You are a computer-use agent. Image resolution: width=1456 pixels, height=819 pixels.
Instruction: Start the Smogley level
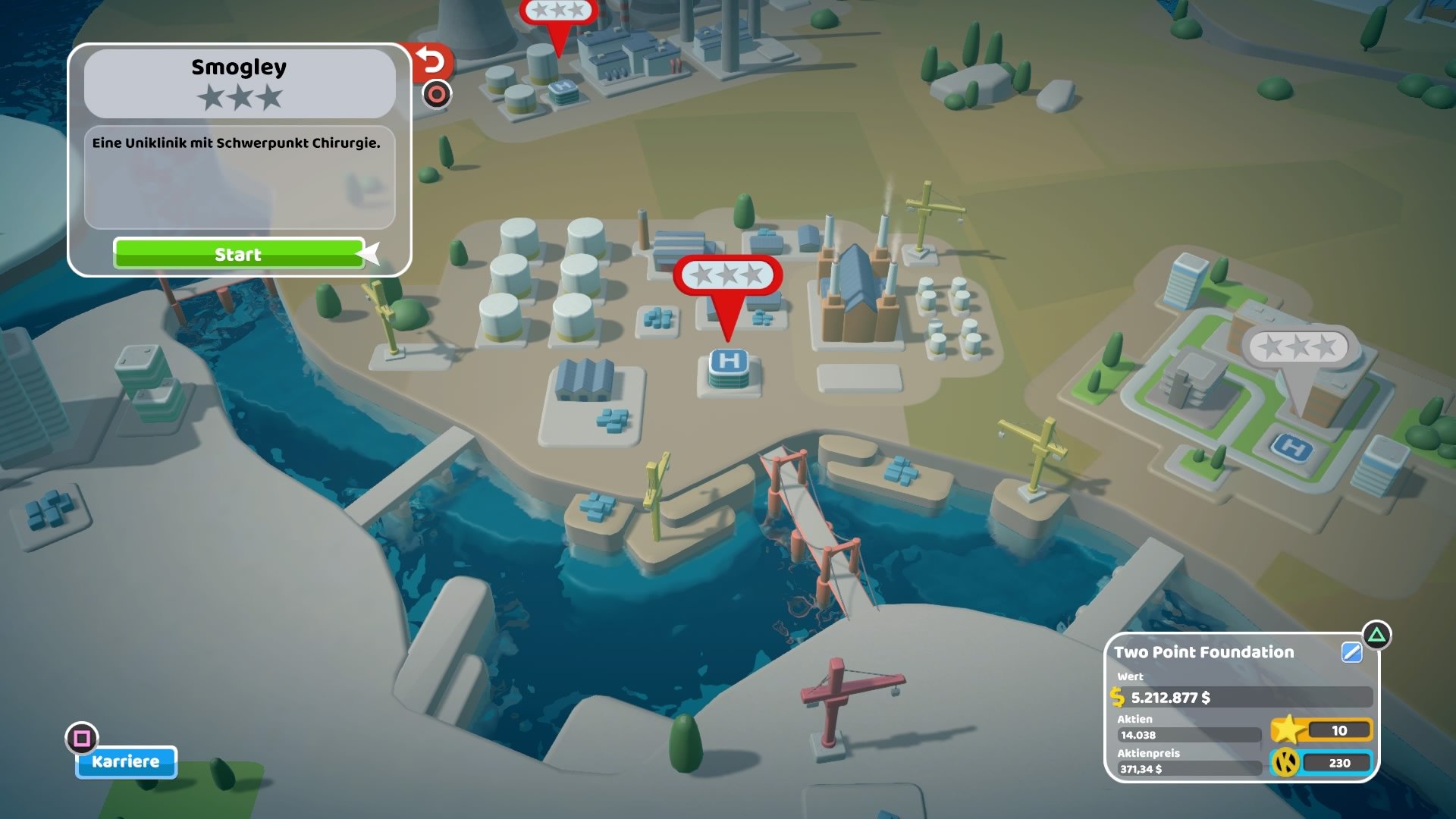pyautogui.click(x=239, y=253)
